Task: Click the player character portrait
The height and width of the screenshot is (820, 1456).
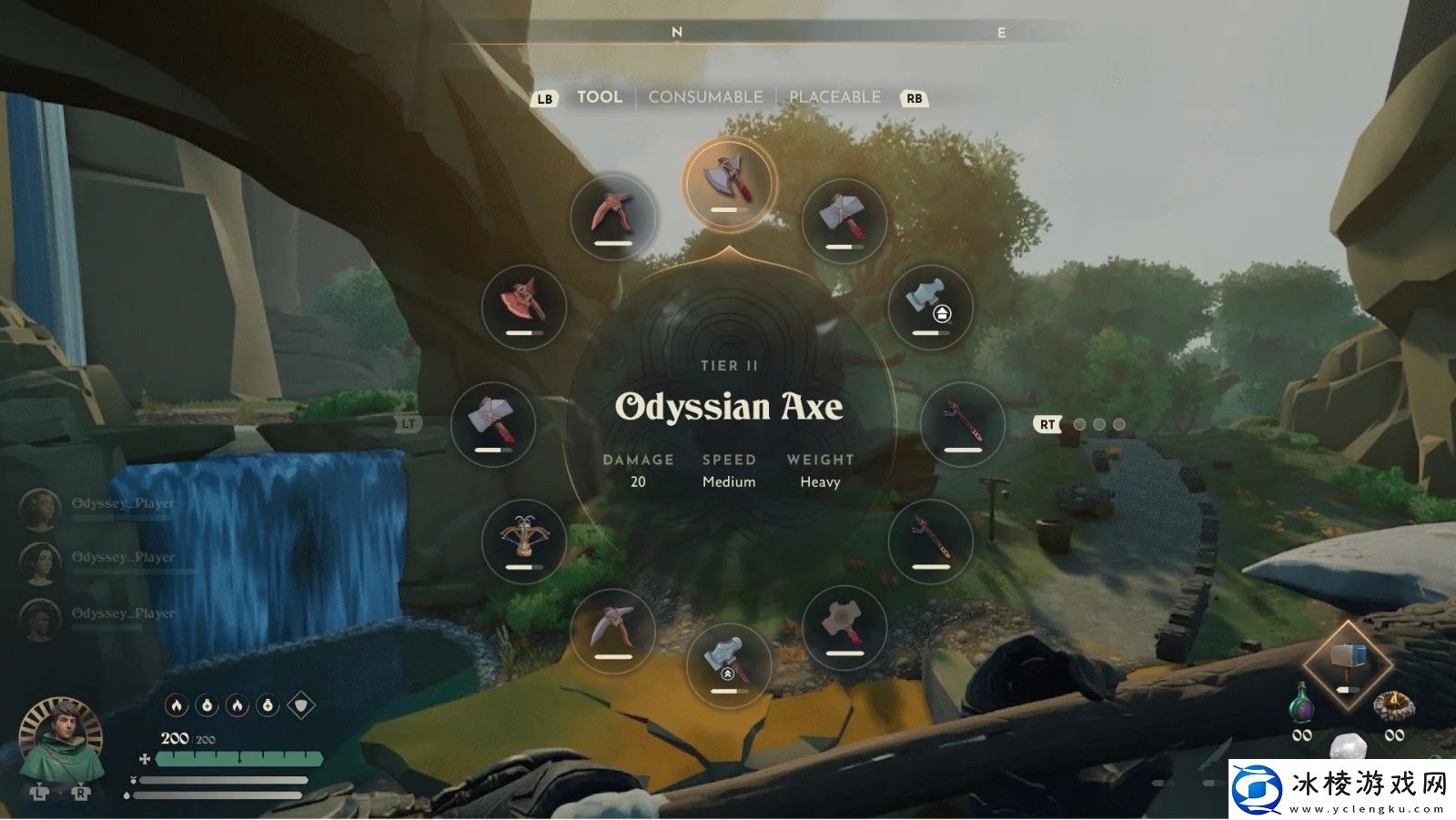Action: point(60,742)
